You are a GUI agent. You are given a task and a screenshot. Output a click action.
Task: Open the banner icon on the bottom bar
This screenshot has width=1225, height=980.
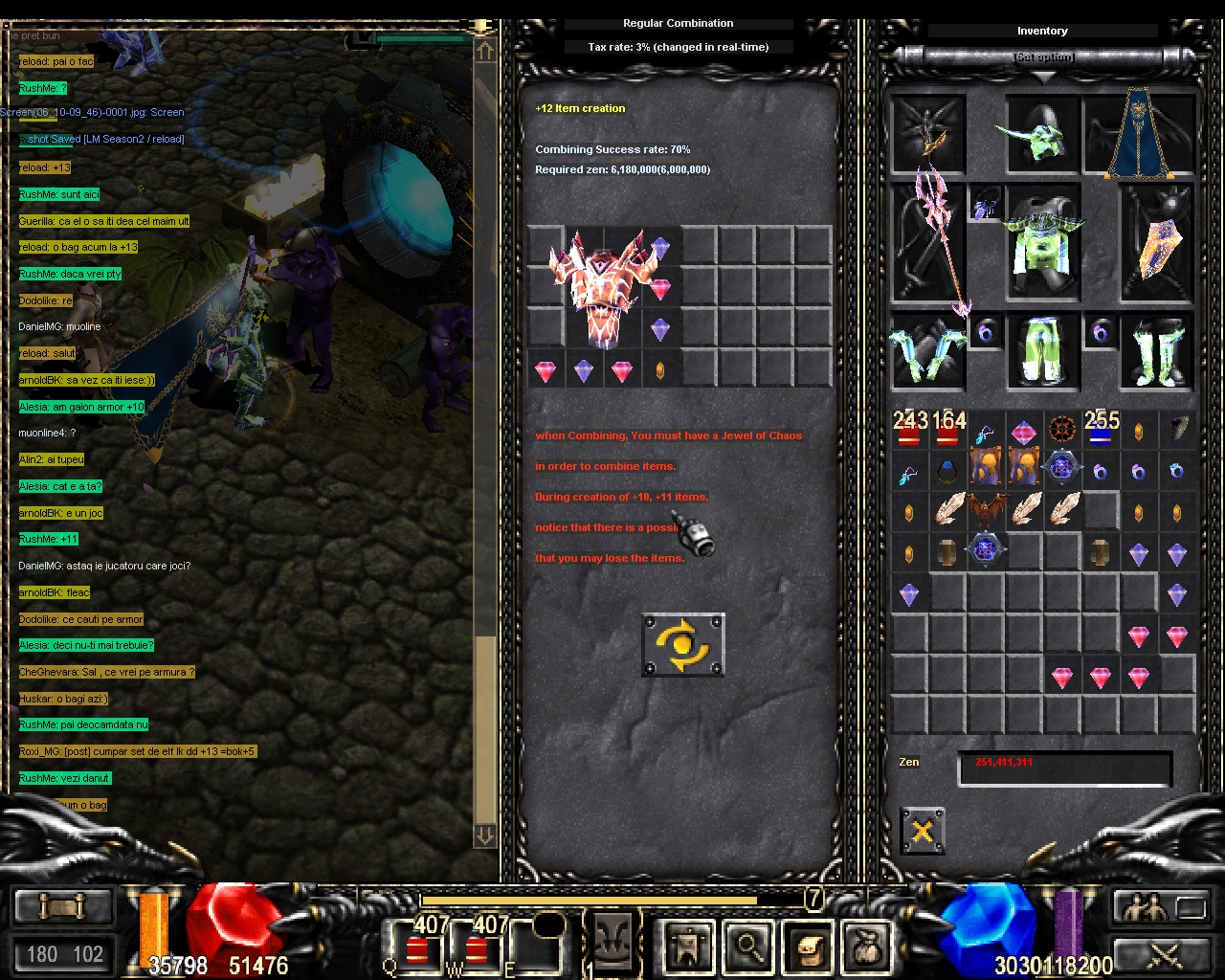(688, 946)
